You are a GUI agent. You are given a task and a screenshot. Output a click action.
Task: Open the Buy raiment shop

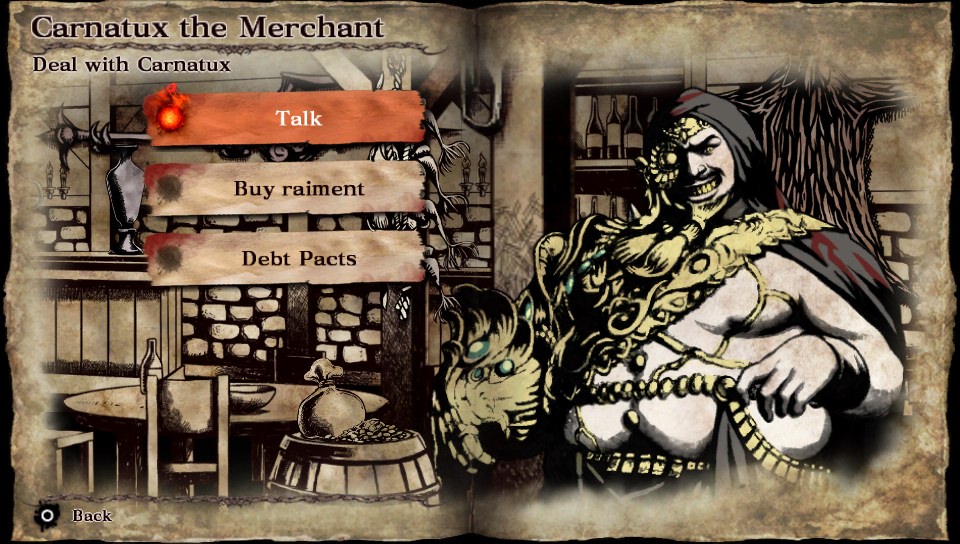click(298, 188)
